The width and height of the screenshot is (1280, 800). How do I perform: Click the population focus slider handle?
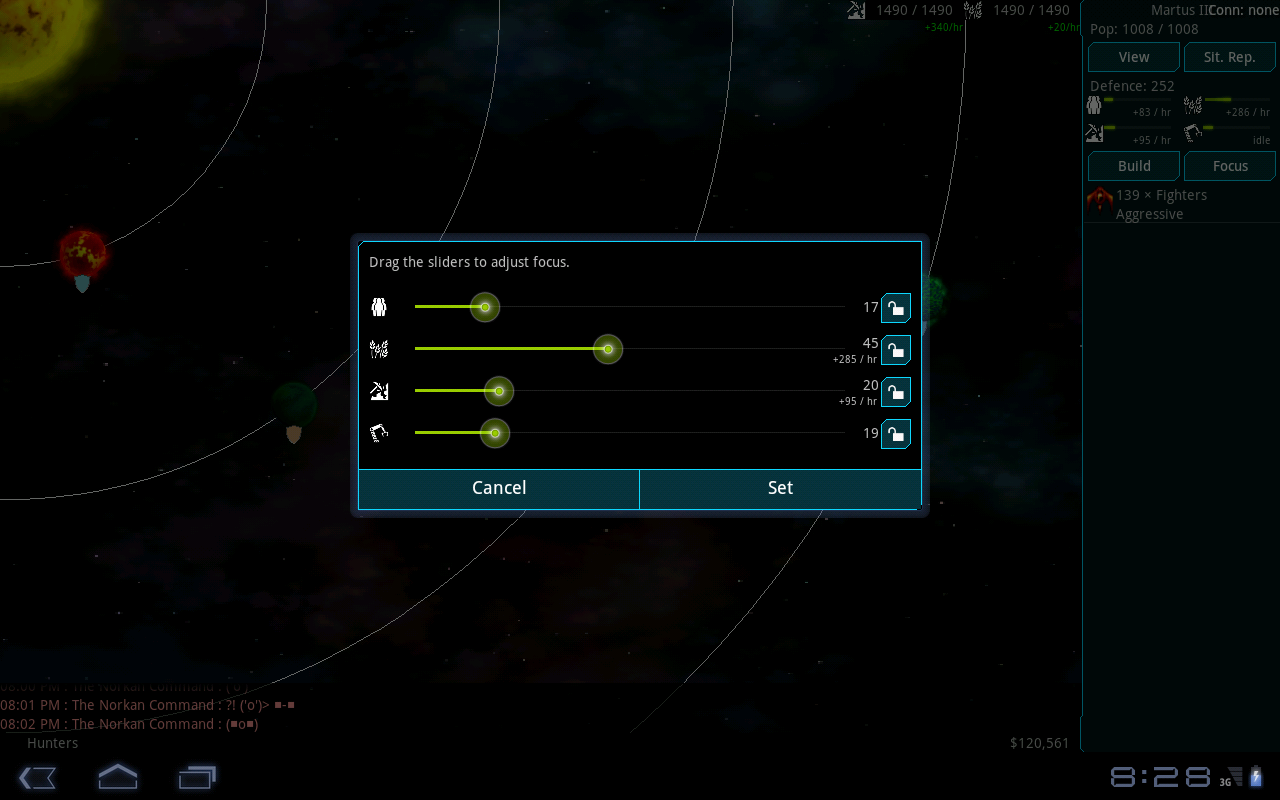[485, 307]
